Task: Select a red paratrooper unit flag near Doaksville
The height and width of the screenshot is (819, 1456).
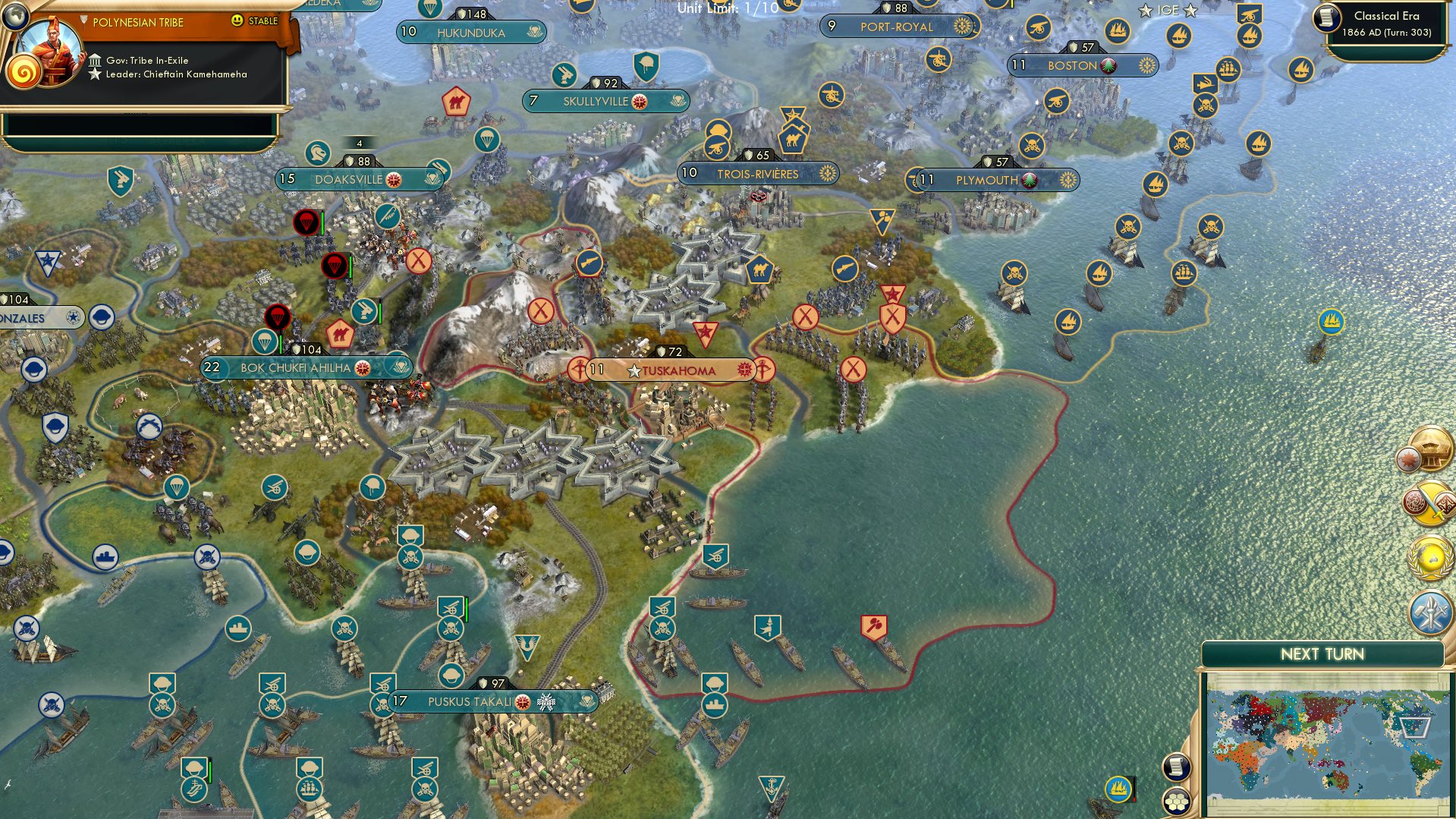Action: pos(305,222)
